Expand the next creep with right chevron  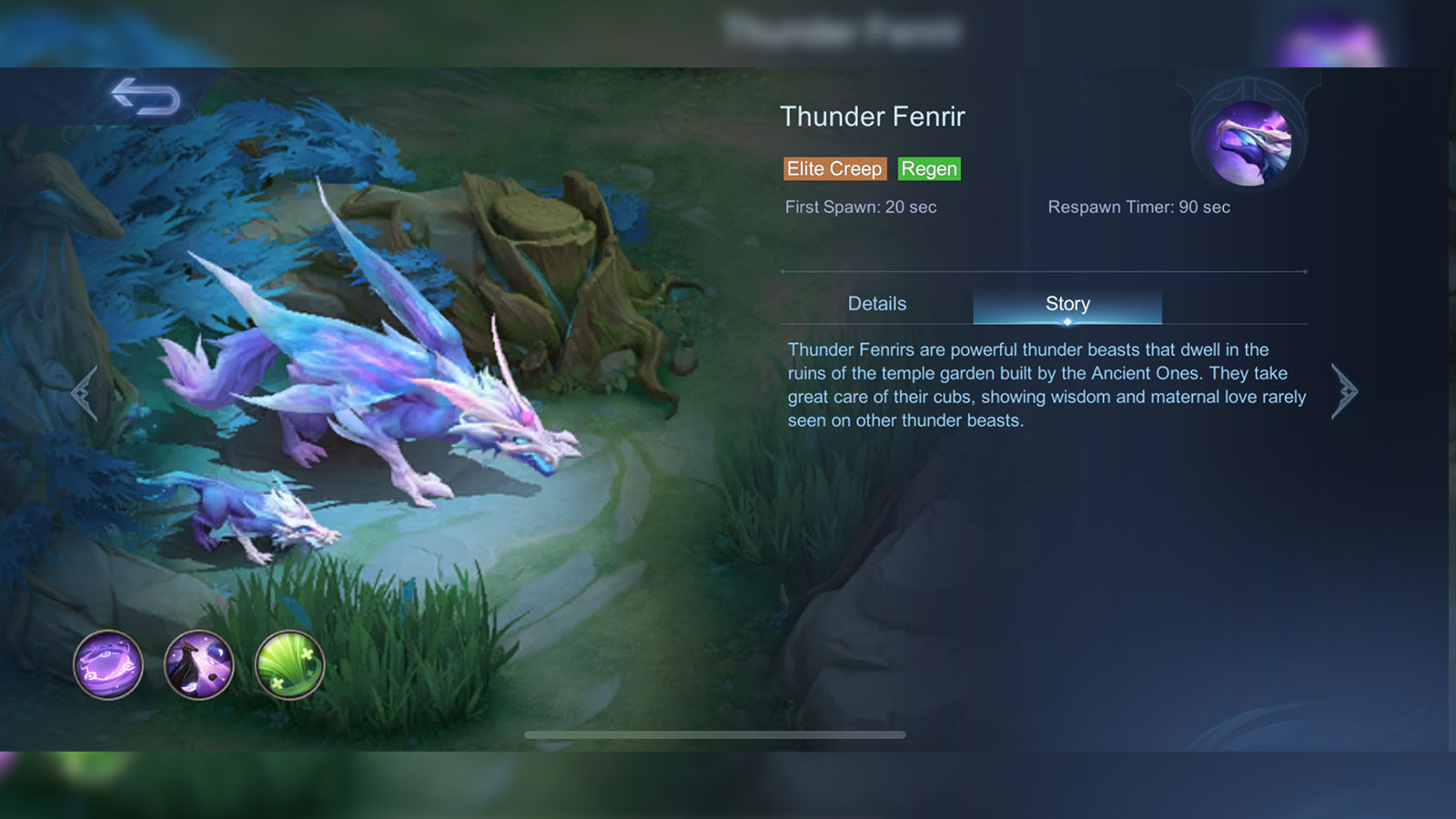point(1344,389)
